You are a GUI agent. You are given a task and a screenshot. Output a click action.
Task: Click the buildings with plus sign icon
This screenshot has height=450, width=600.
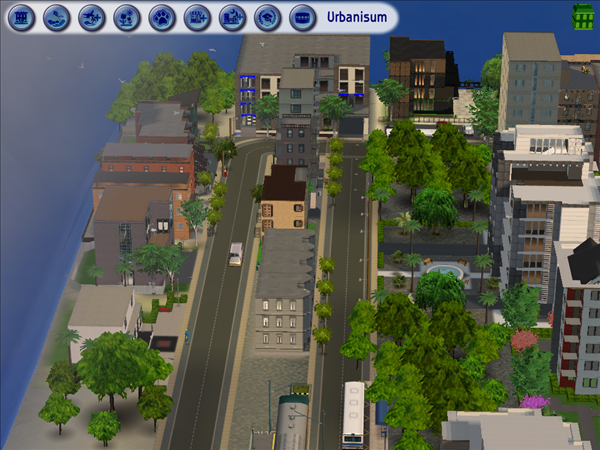pos(197,17)
